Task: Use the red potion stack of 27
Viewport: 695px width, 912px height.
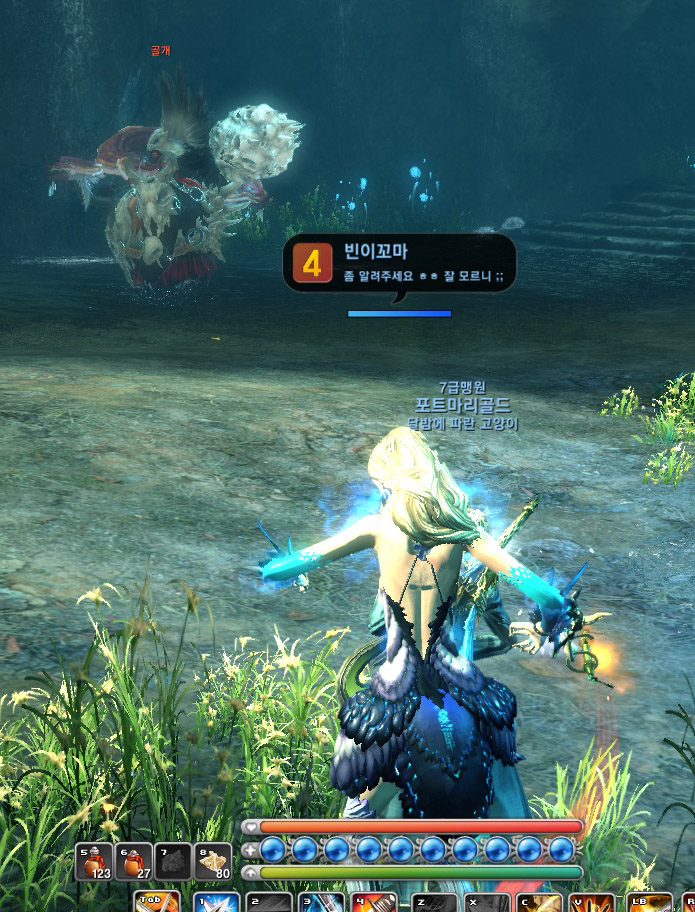Action: (134, 861)
